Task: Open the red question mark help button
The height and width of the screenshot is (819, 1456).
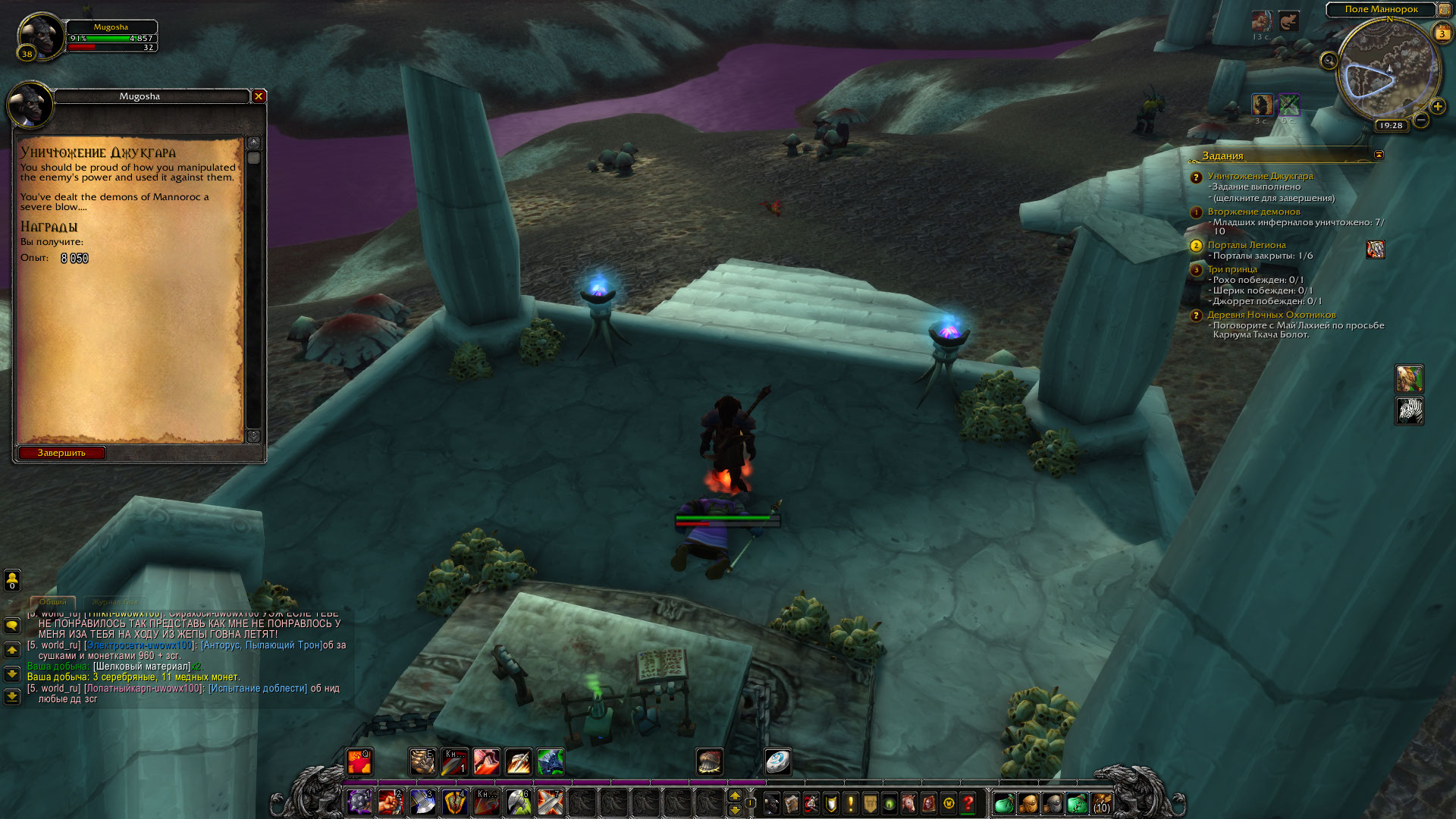Action: (968, 803)
